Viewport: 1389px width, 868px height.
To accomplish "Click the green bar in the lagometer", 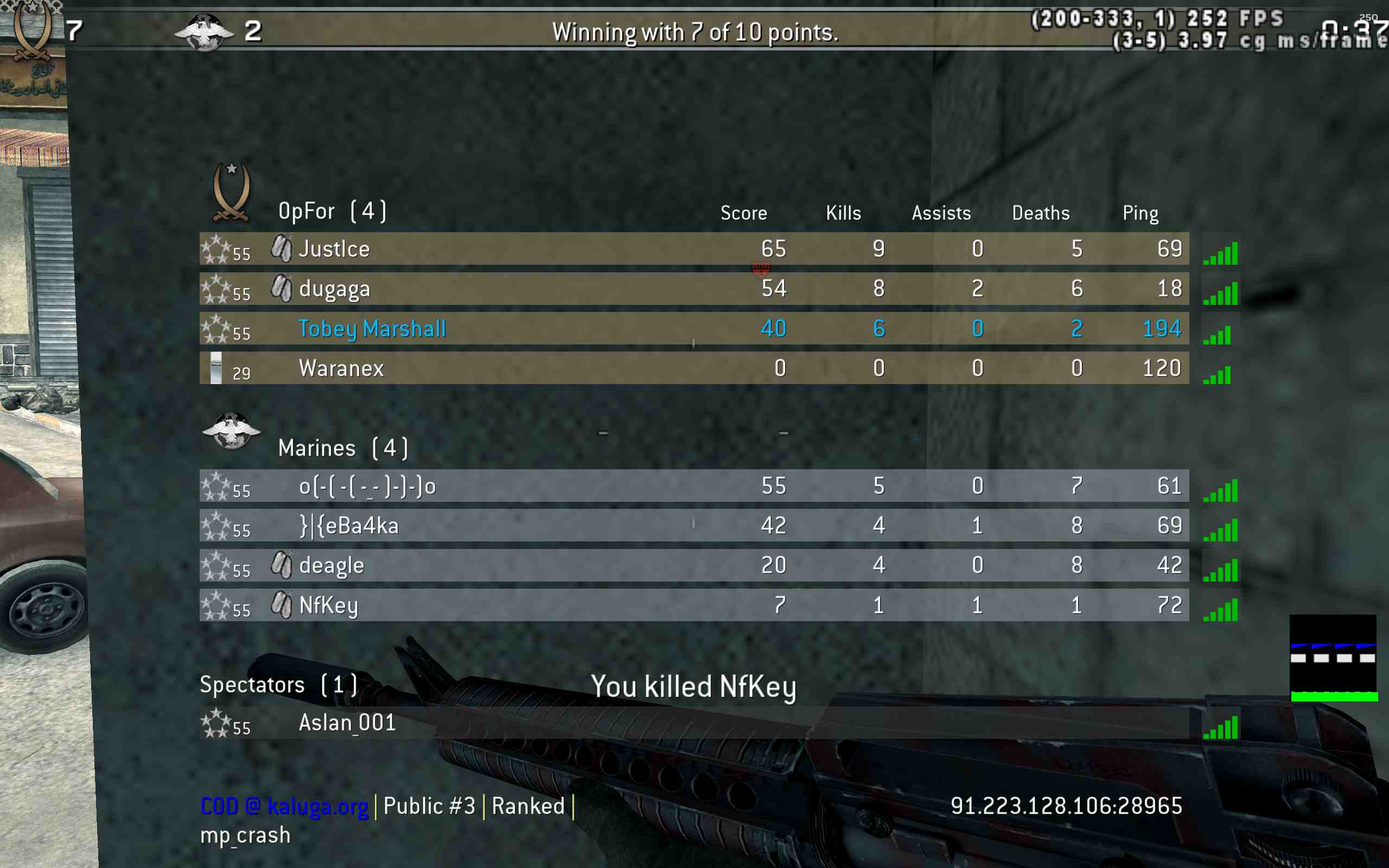I will pos(1334,697).
